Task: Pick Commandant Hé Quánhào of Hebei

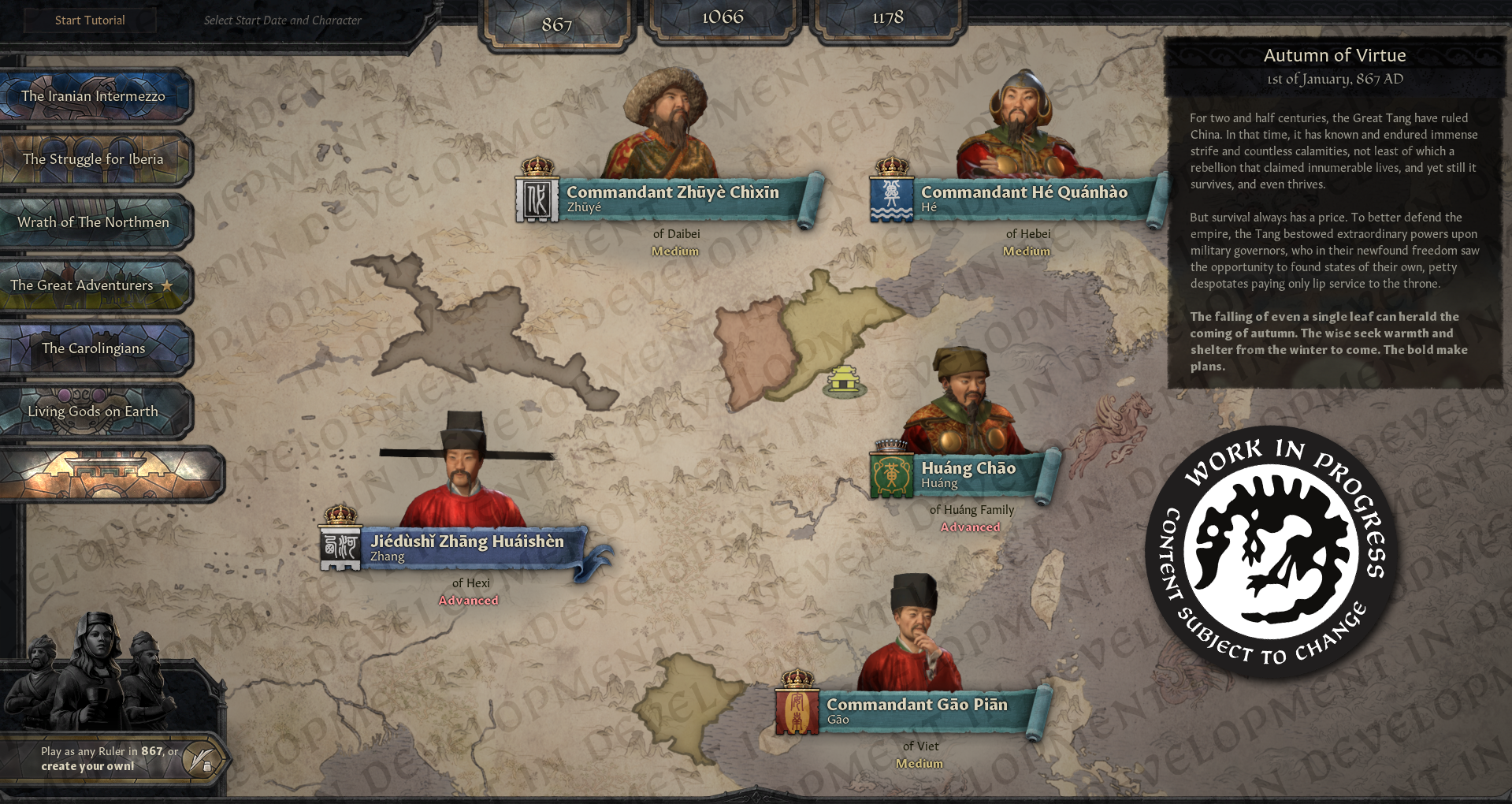Action: [1023, 197]
